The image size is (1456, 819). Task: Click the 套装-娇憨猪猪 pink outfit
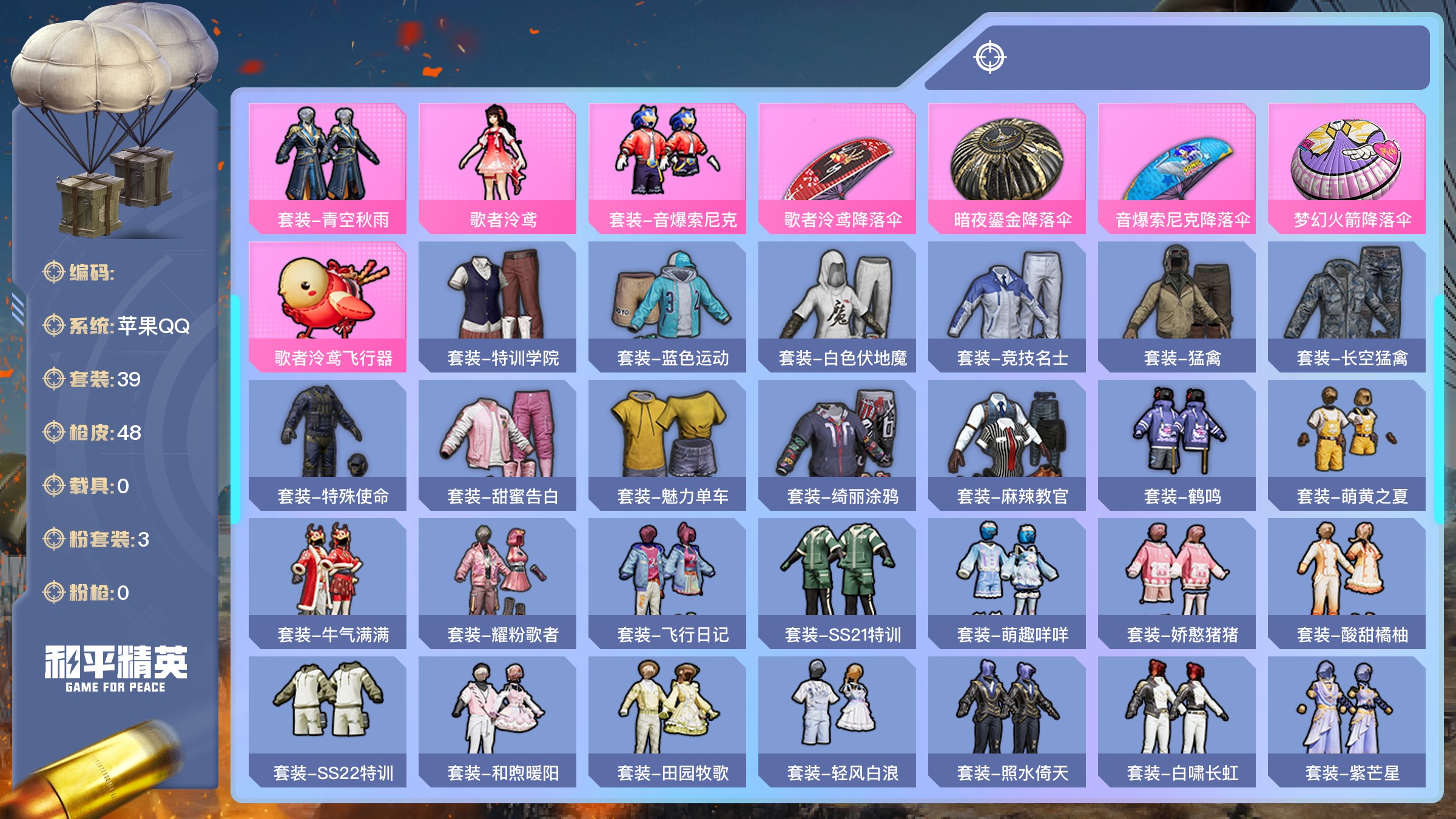click(x=1177, y=583)
